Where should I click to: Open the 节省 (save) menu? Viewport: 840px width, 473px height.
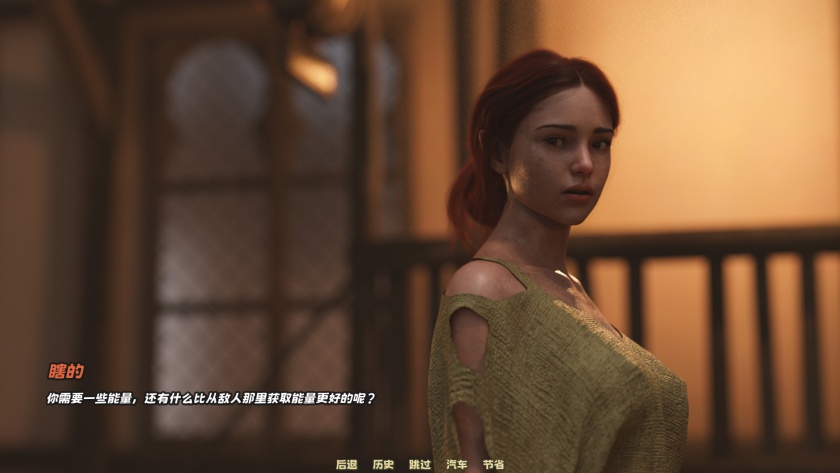(493, 464)
